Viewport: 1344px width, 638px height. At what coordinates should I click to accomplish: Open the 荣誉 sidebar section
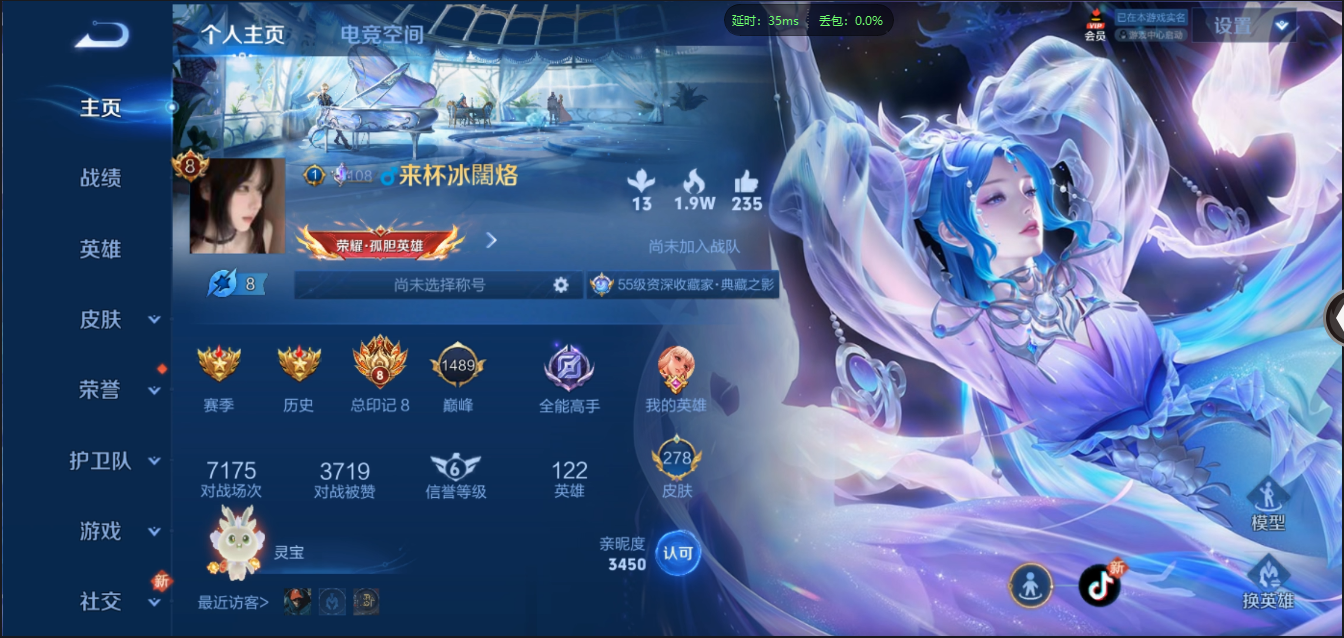tap(101, 390)
